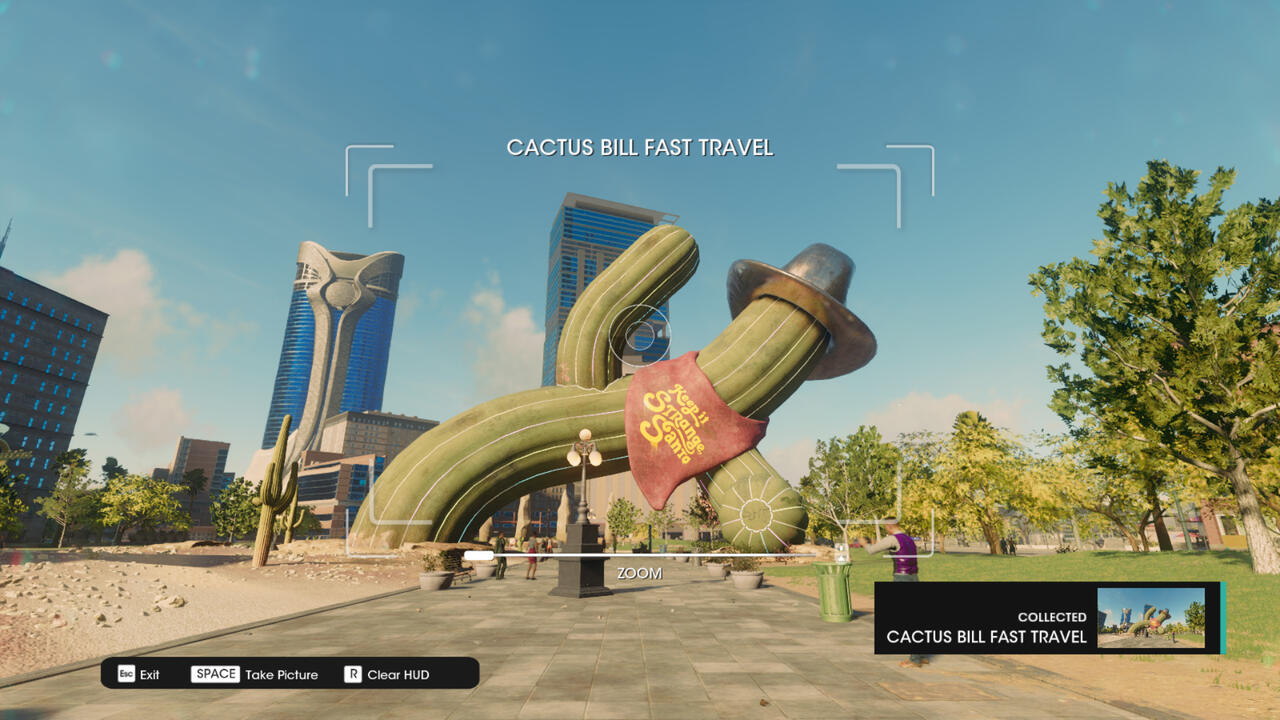Exit the photo mode
1280x720 pixels.
139,674
